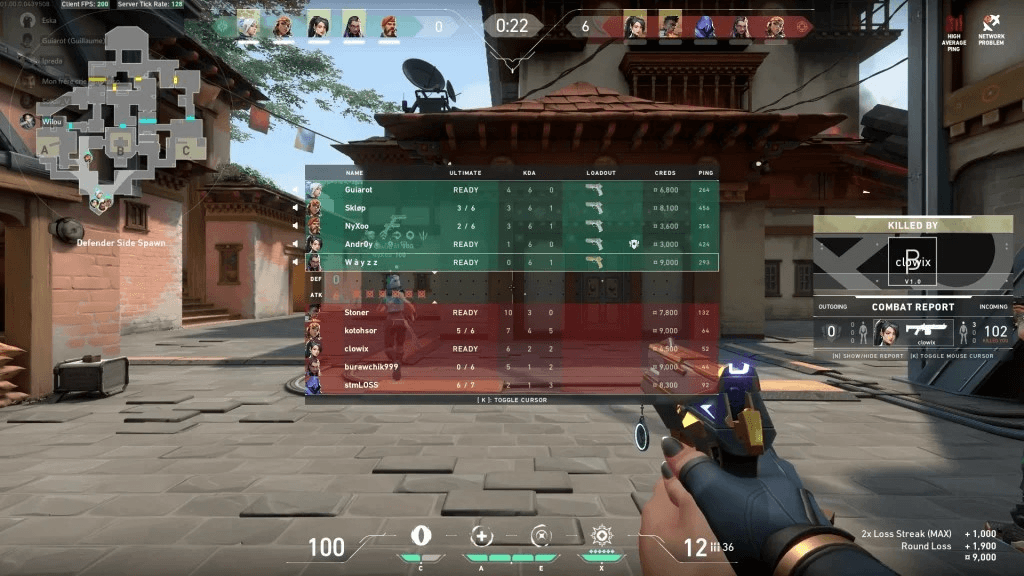Viewport: 1024px width, 576px height.
Task: Activate the C-key oval ability icon
Action: (x=420, y=535)
